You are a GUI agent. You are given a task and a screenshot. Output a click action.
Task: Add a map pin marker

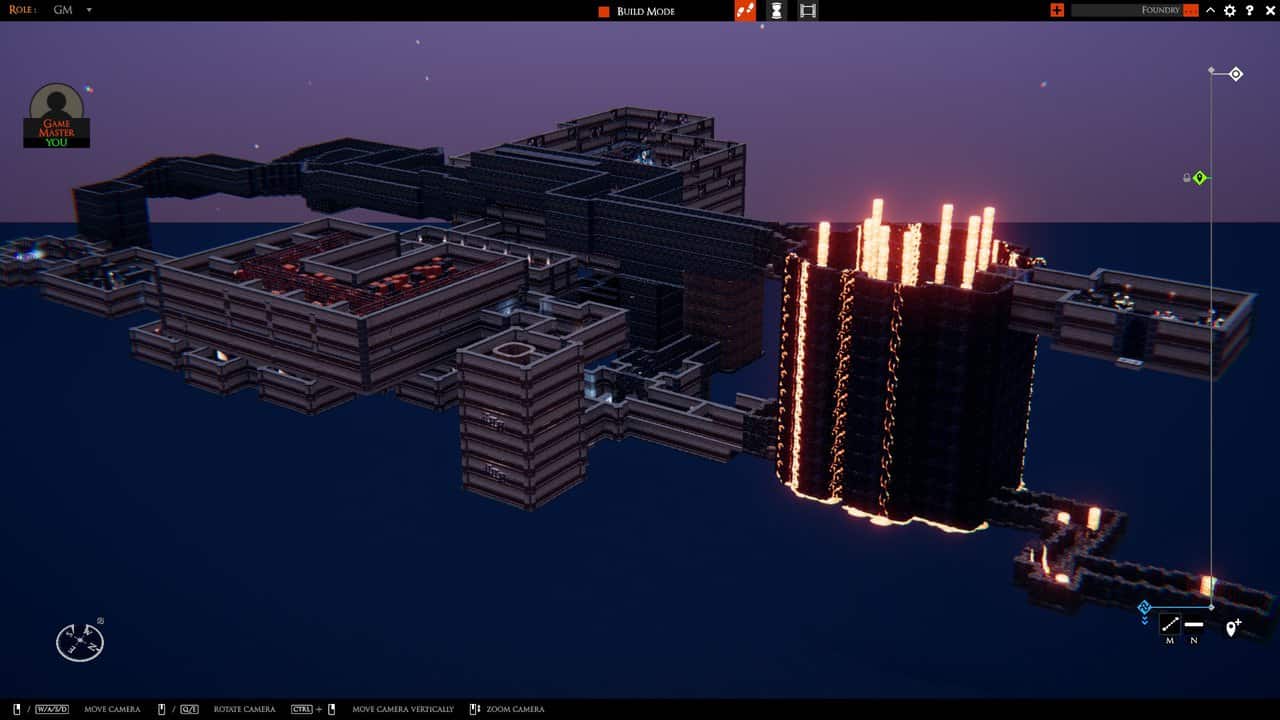click(x=1233, y=628)
